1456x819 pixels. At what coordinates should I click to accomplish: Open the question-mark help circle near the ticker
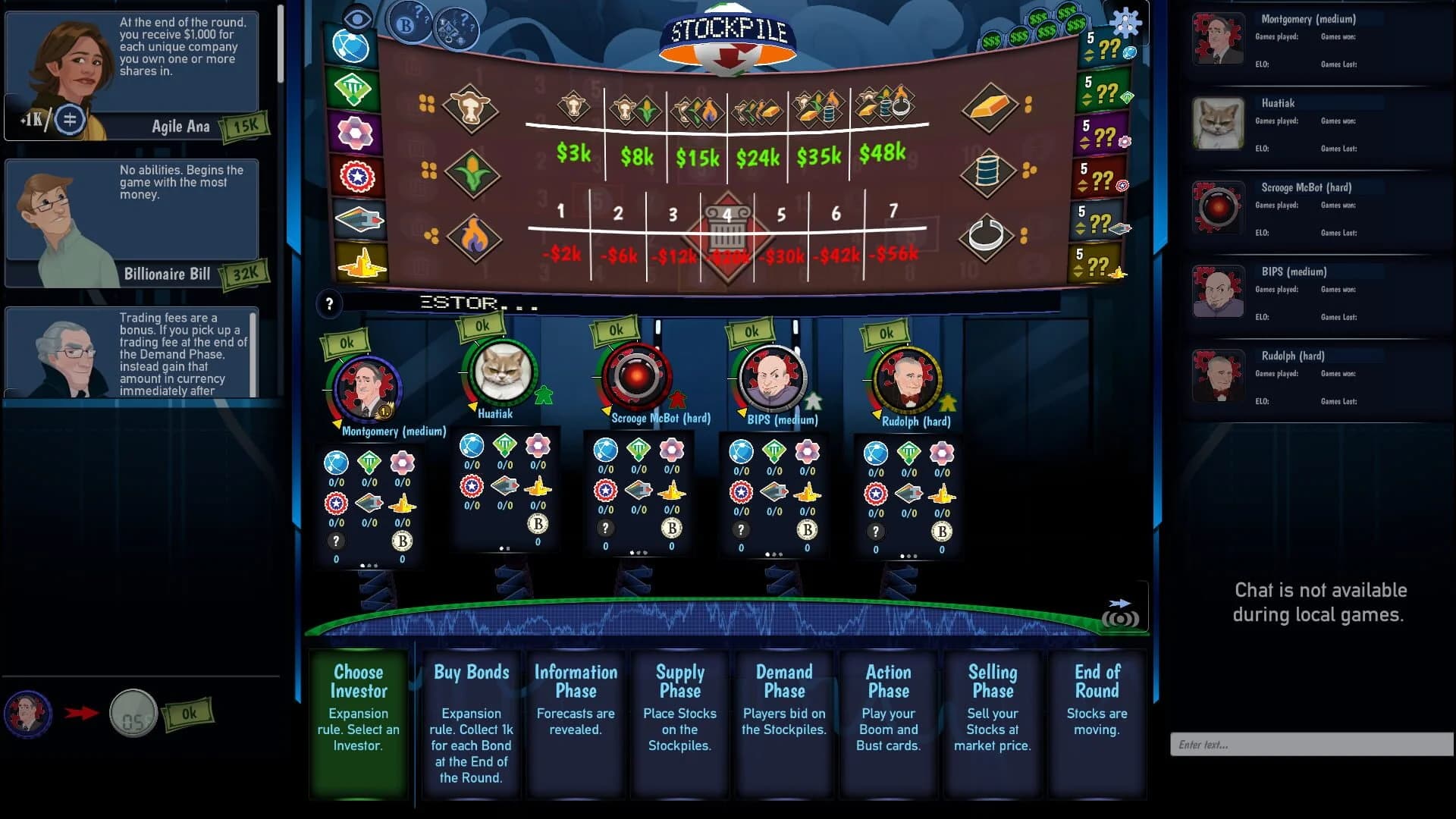tap(329, 303)
